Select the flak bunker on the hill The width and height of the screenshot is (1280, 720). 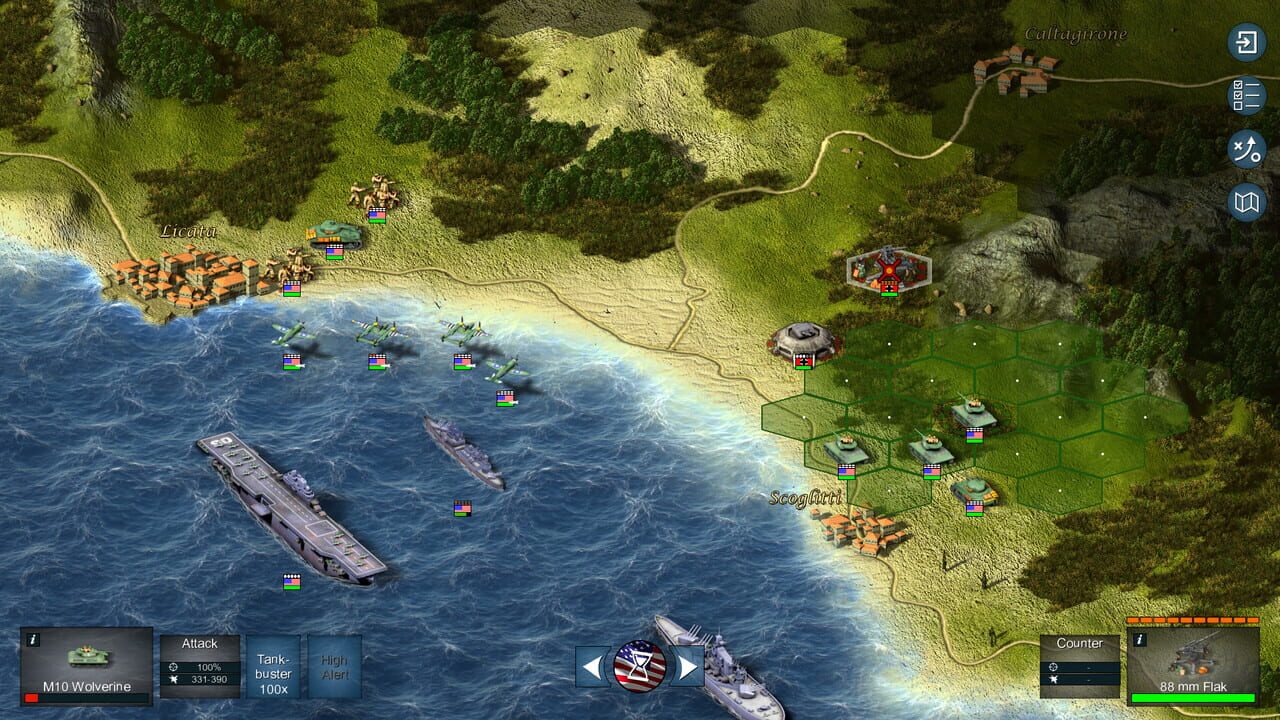coord(800,340)
